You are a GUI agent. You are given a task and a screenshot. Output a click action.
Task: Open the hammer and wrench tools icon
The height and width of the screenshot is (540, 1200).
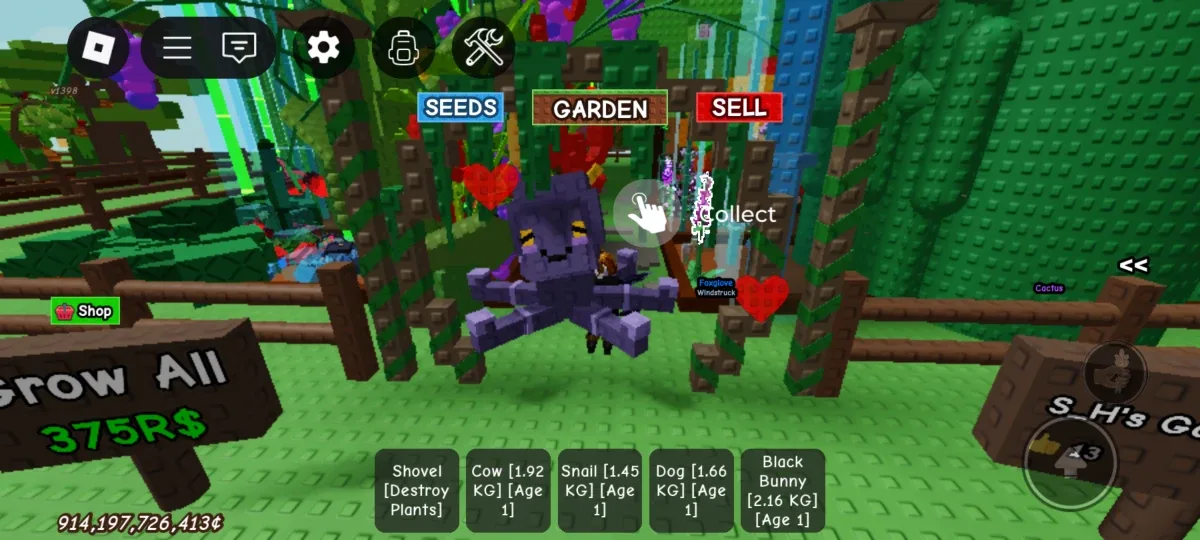(483, 47)
